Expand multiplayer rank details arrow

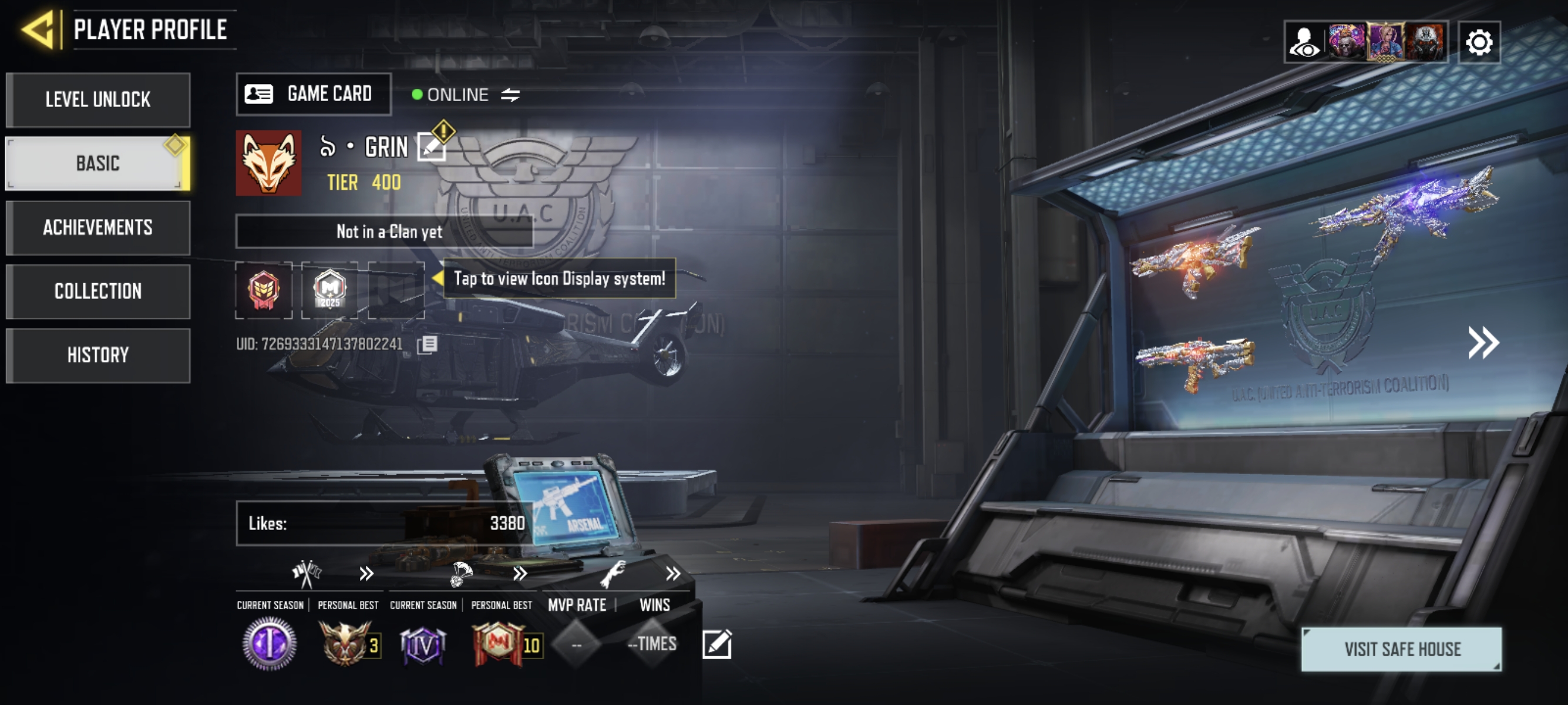(366, 573)
